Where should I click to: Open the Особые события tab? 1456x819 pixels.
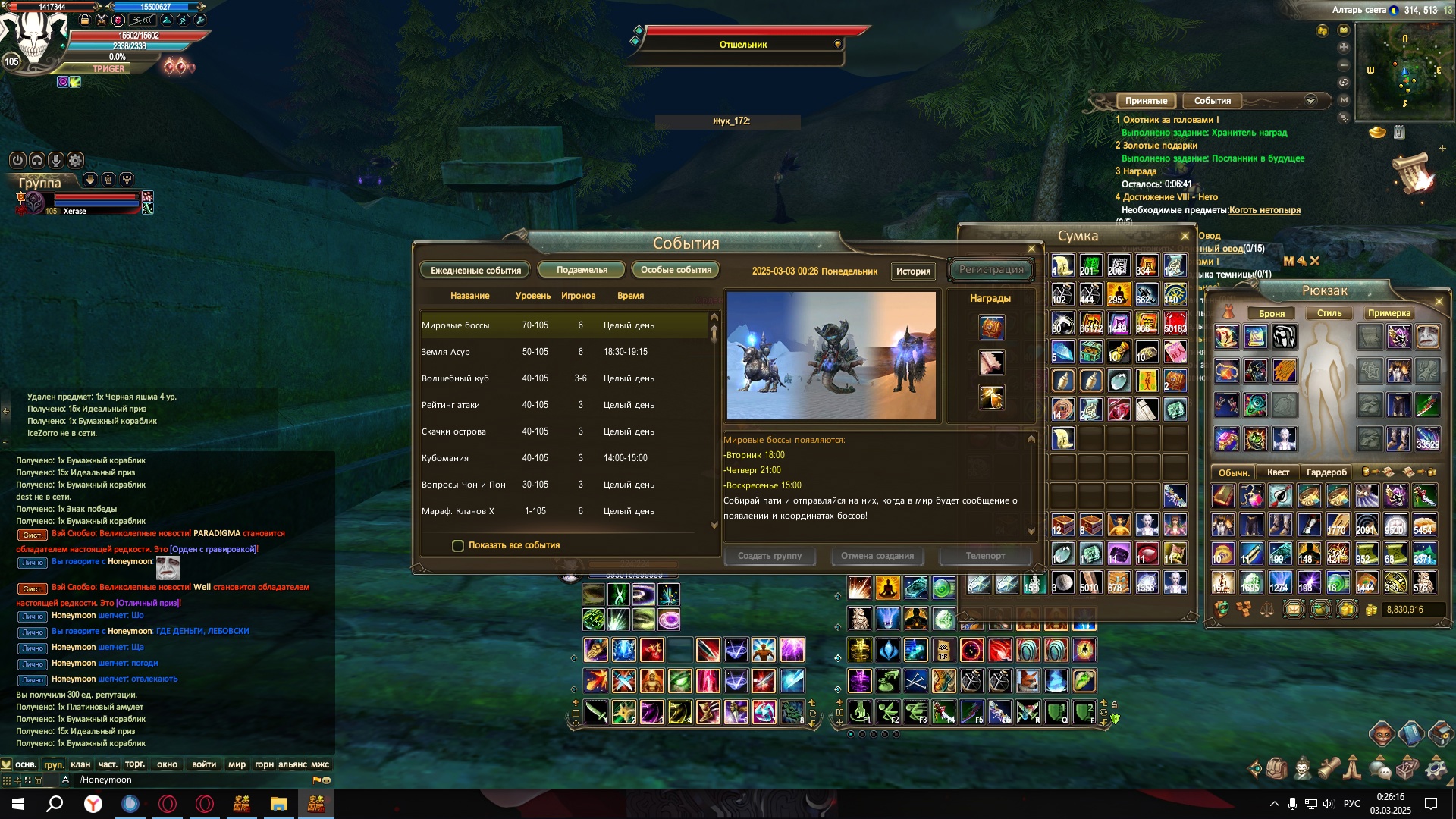[676, 270]
